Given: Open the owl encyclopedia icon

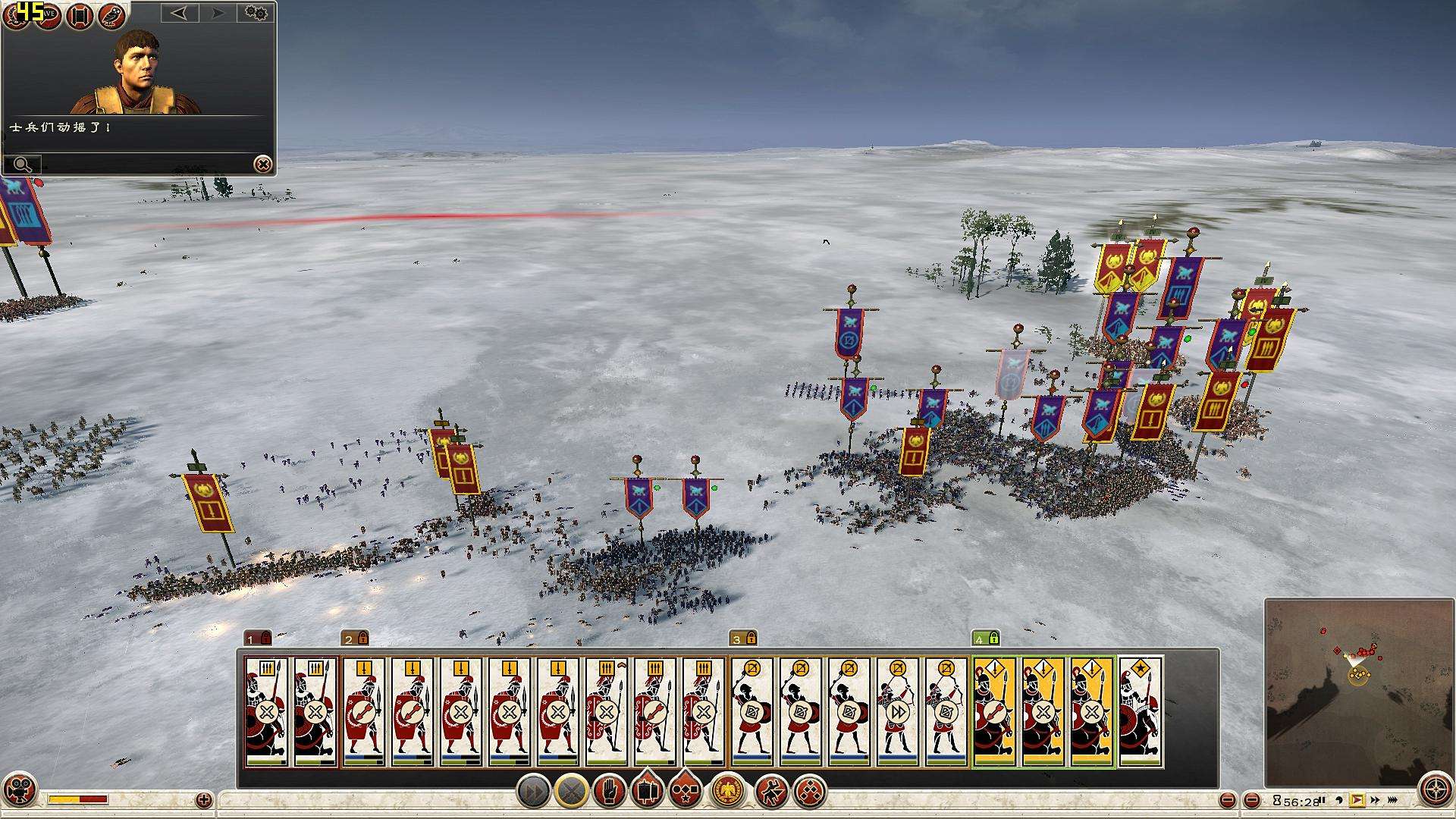Looking at the screenshot, I should point(111,15).
